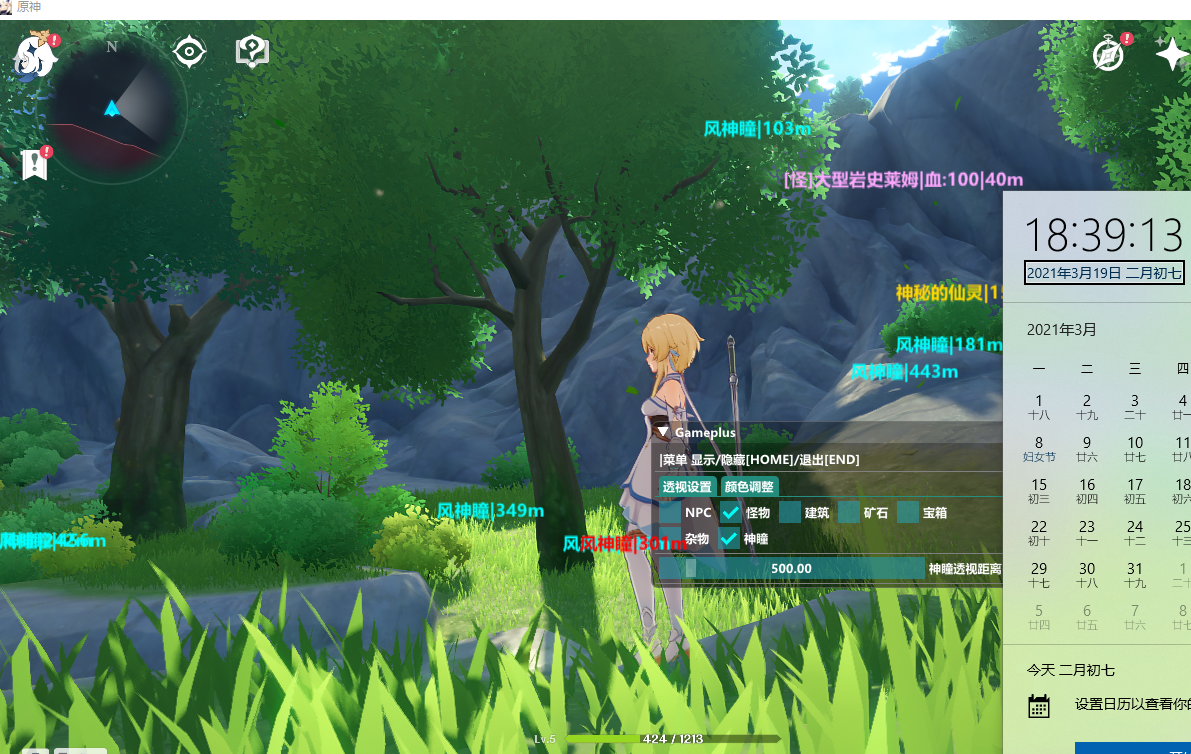Screen dimensions: 1191x754
Task: Collapse the Gameplus overlay panel
Action: point(663,432)
